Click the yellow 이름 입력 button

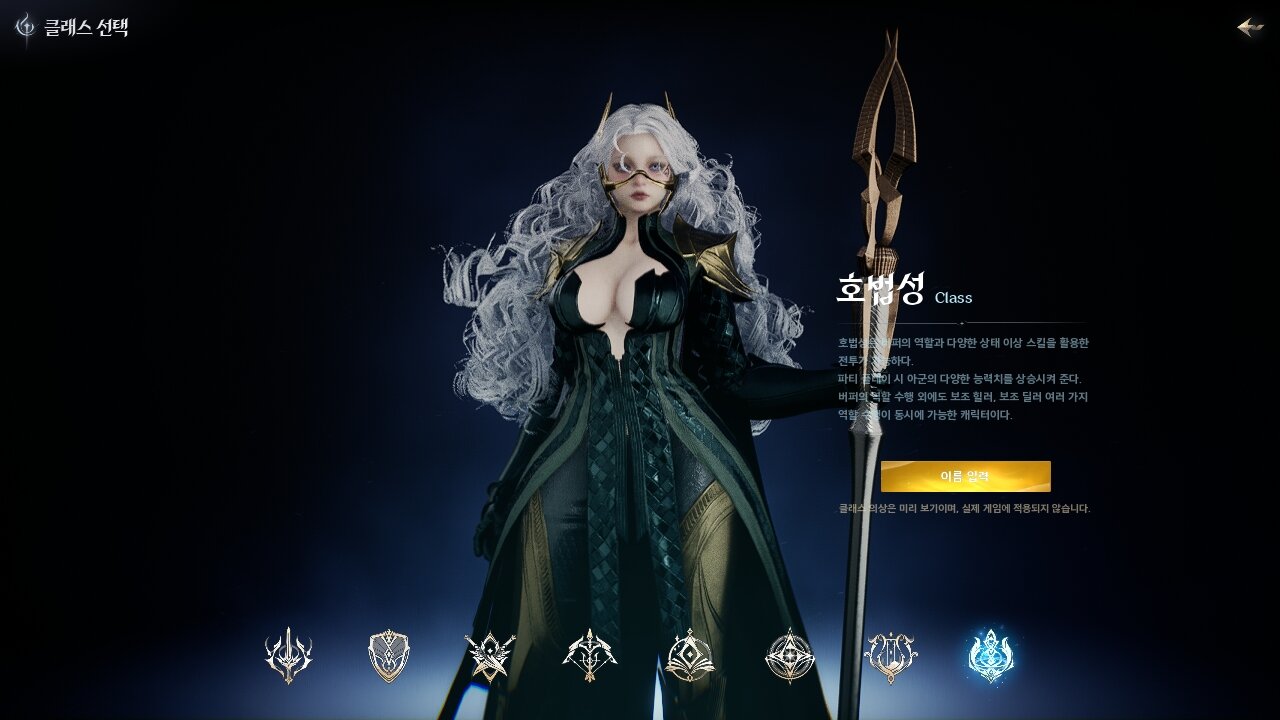point(965,476)
